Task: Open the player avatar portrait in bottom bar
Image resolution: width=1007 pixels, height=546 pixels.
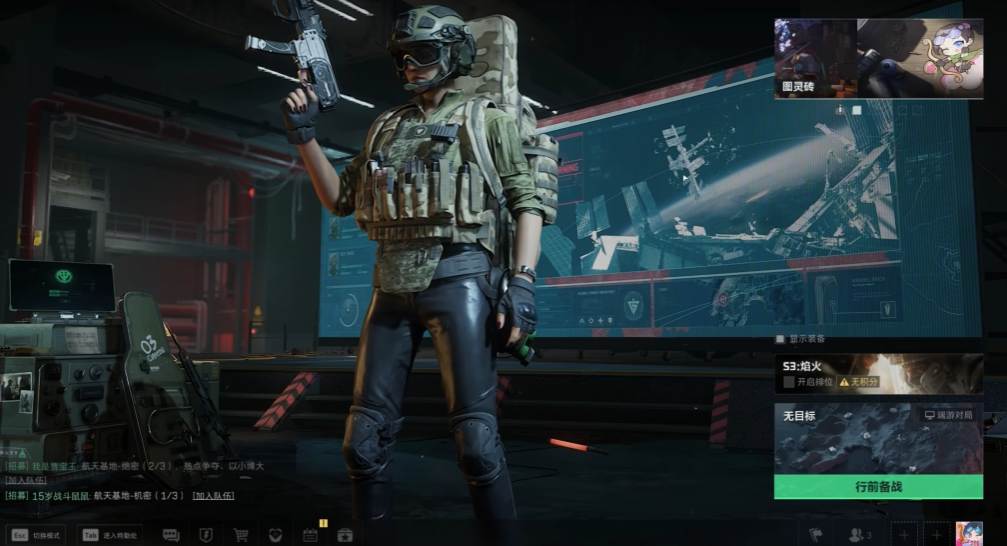Action: [969, 534]
